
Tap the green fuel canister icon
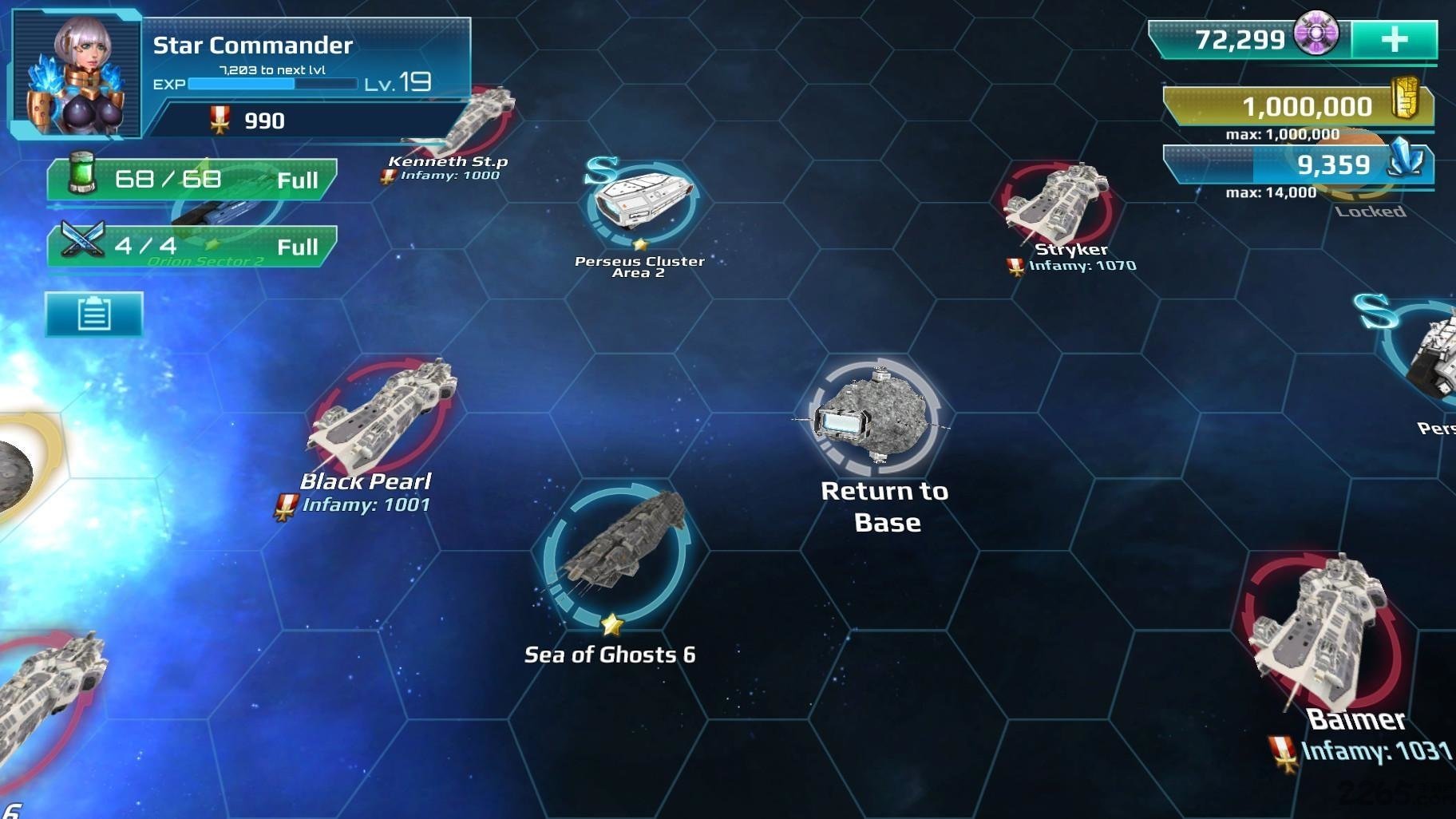point(81,175)
